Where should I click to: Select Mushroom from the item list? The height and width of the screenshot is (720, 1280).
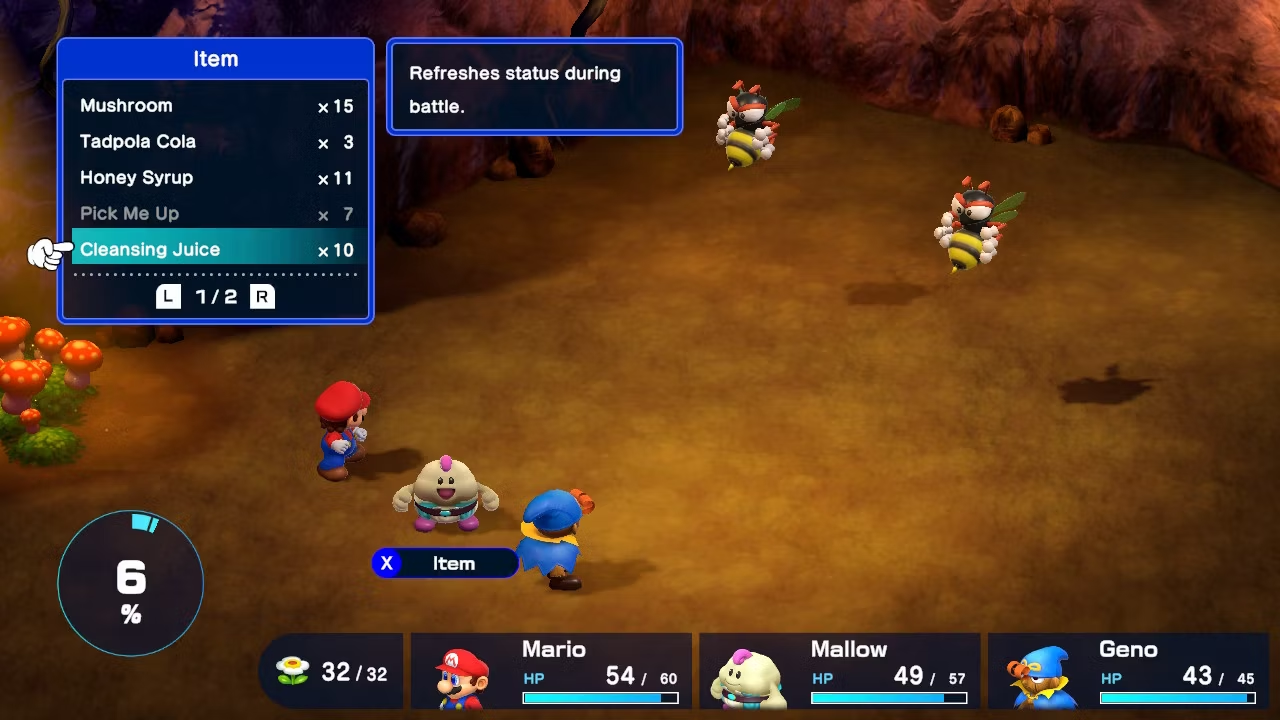[x=215, y=106]
